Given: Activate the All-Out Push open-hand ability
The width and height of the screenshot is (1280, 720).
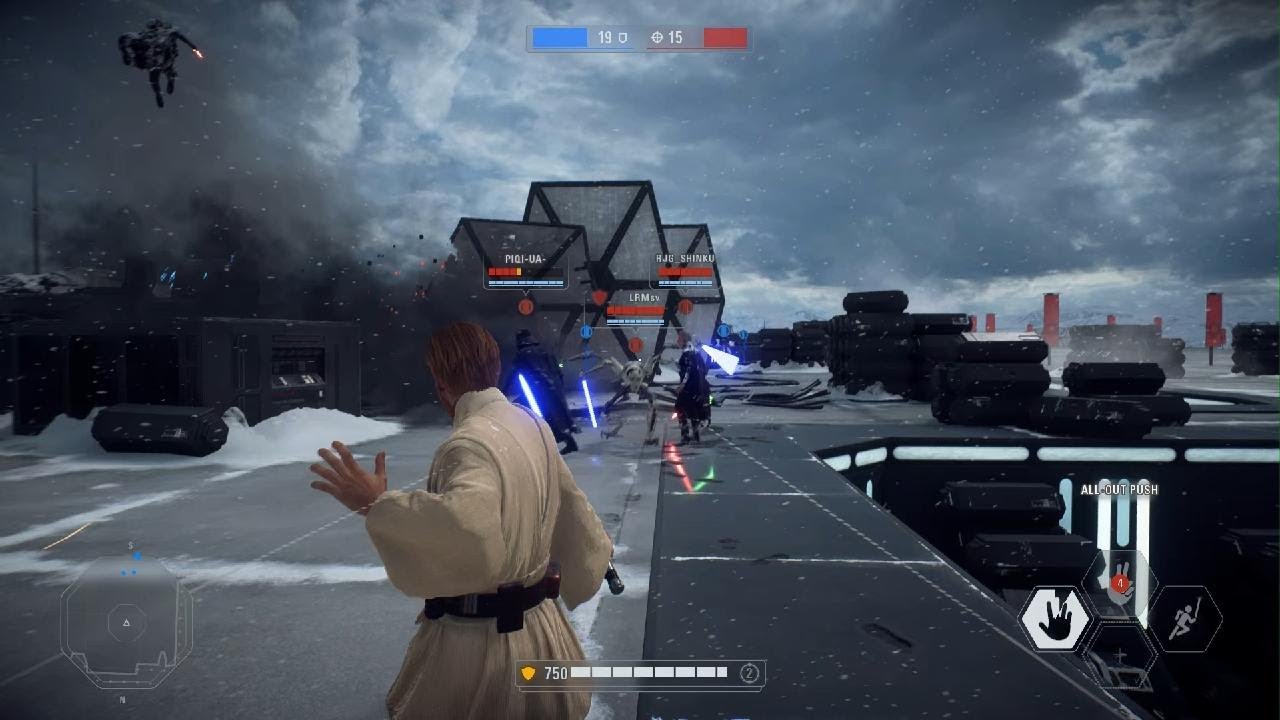Looking at the screenshot, I should coord(1054,619).
